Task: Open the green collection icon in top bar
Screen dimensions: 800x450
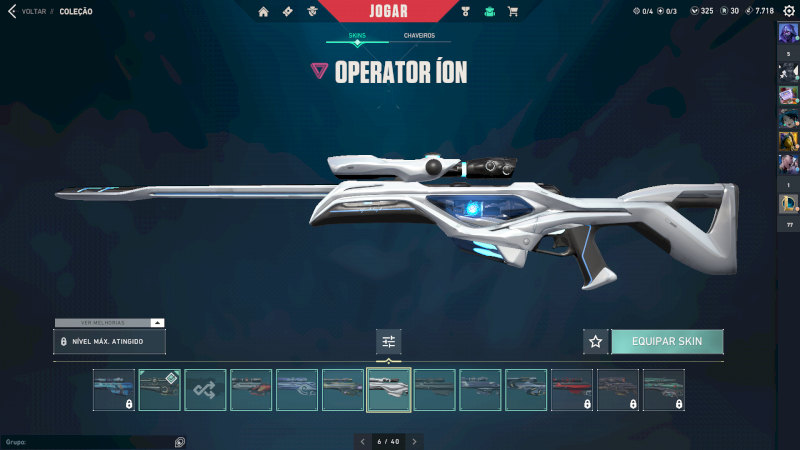Action: (489, 11)
